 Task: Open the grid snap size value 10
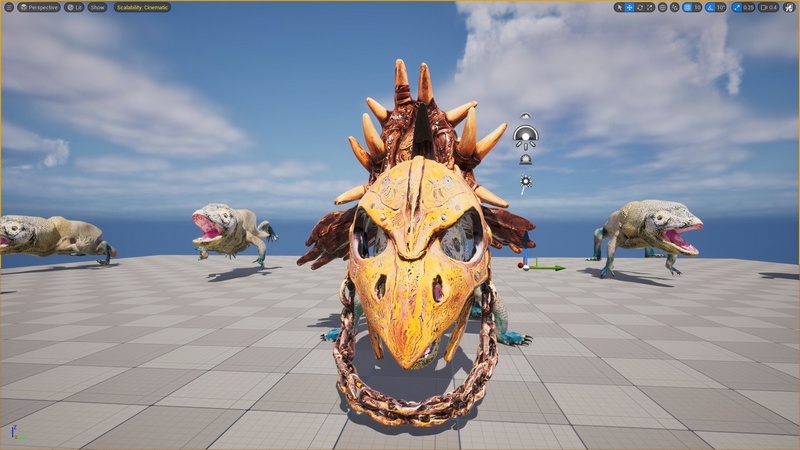697,7
